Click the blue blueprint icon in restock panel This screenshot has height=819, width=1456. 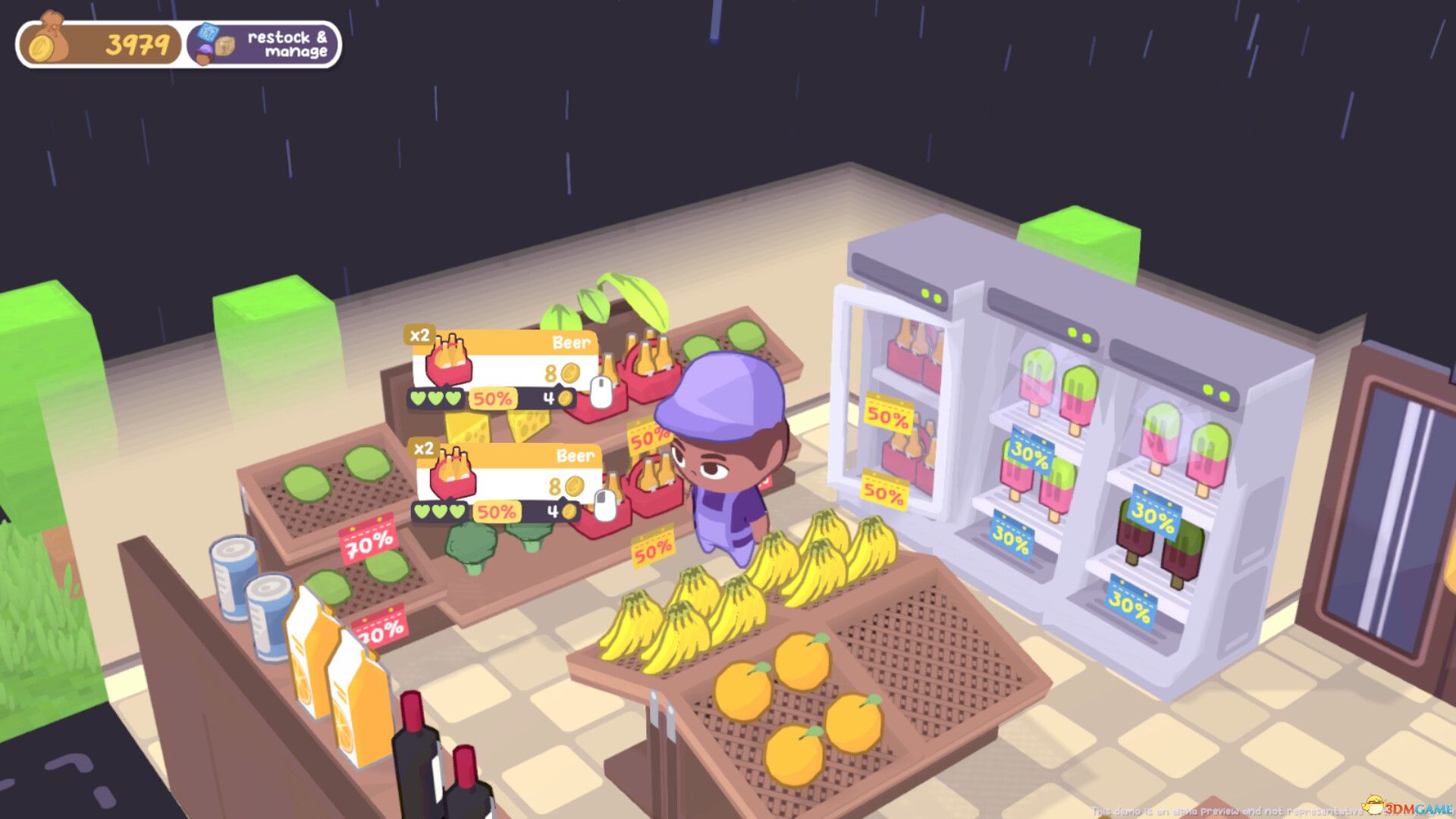209,32
